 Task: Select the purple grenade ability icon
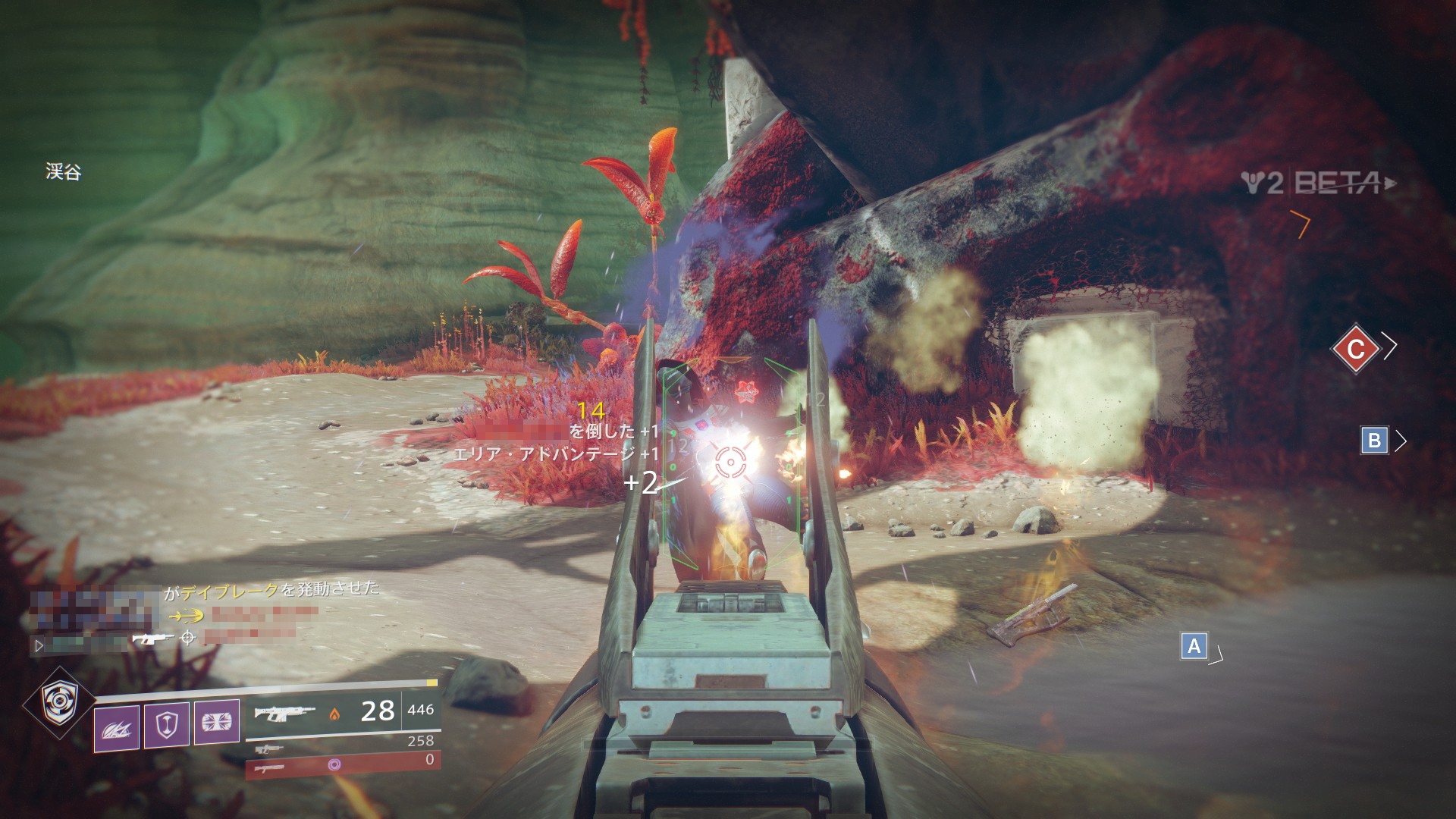(x=116, y=728)
